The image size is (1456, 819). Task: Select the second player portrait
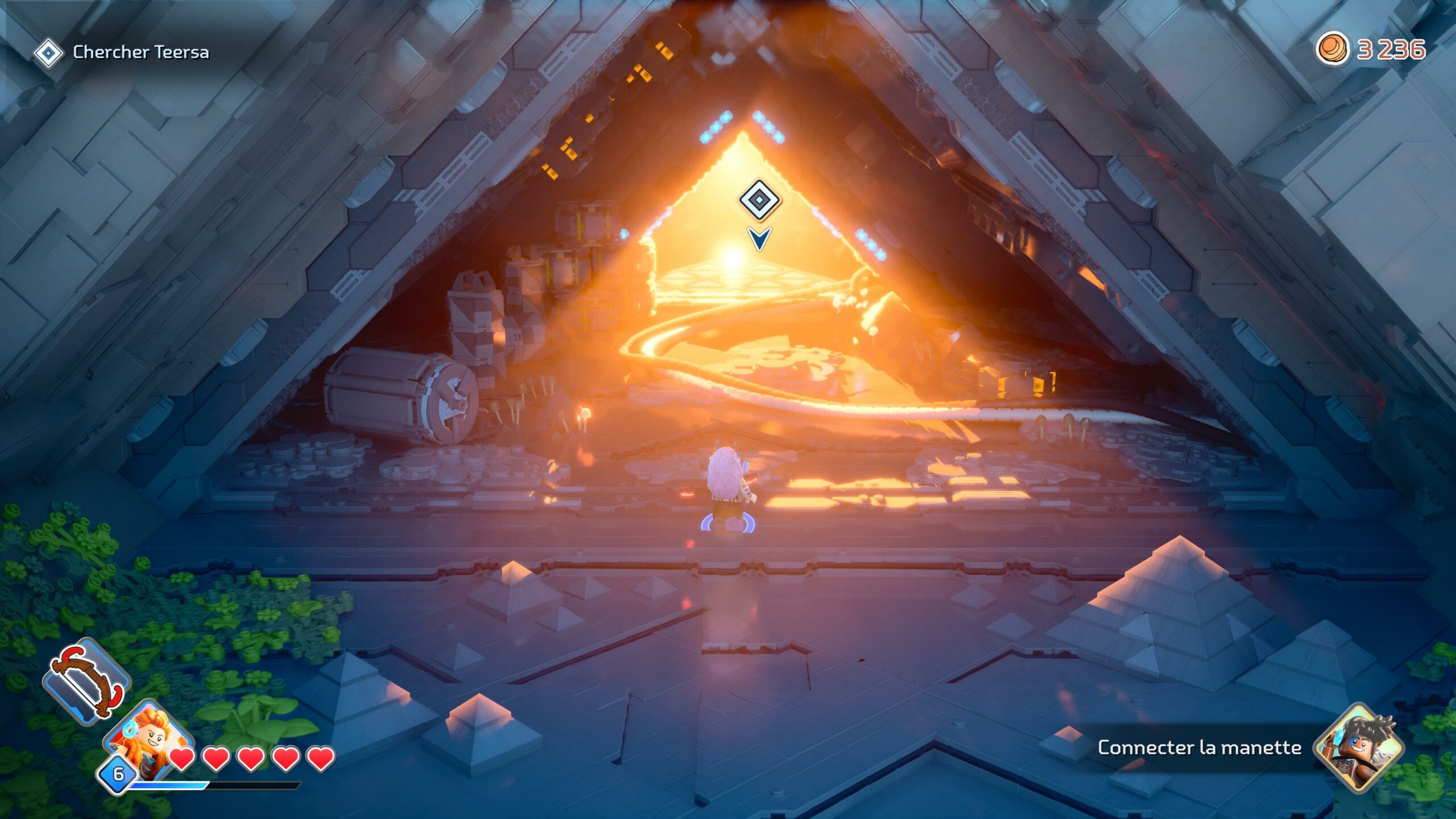[x=1358, y=747]
